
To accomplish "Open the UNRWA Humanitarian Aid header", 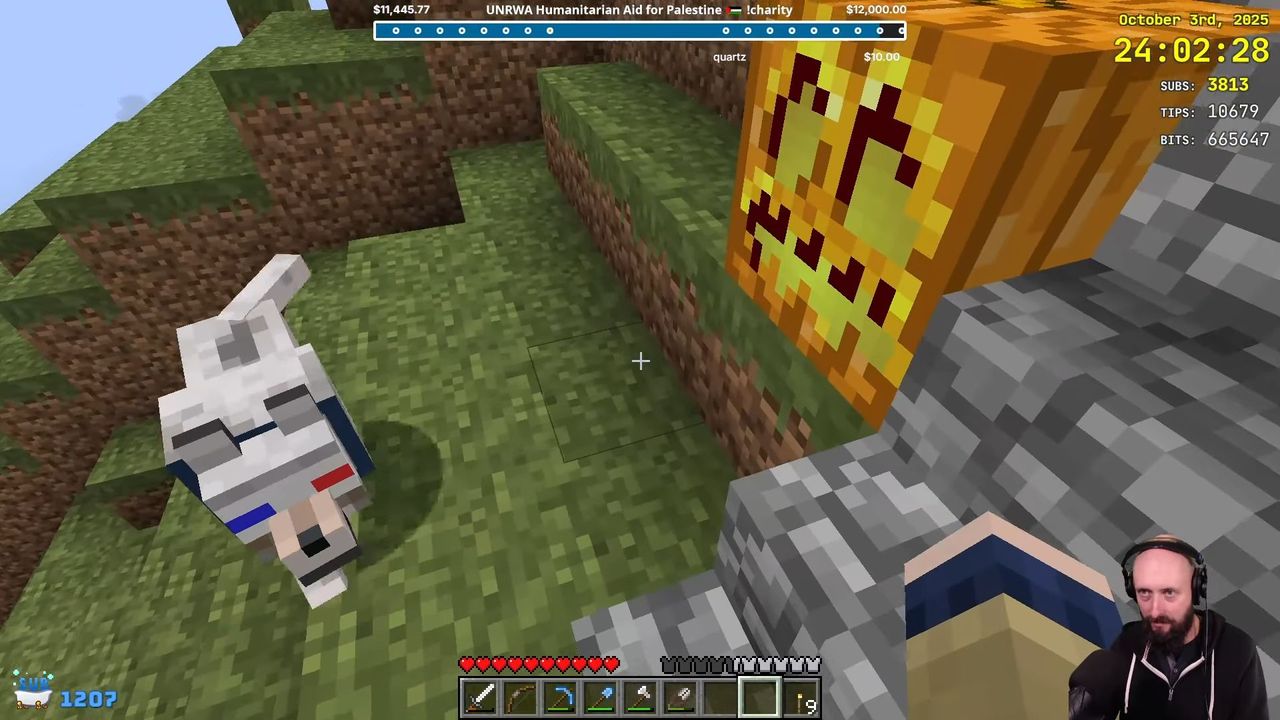I will click(603, 9).
